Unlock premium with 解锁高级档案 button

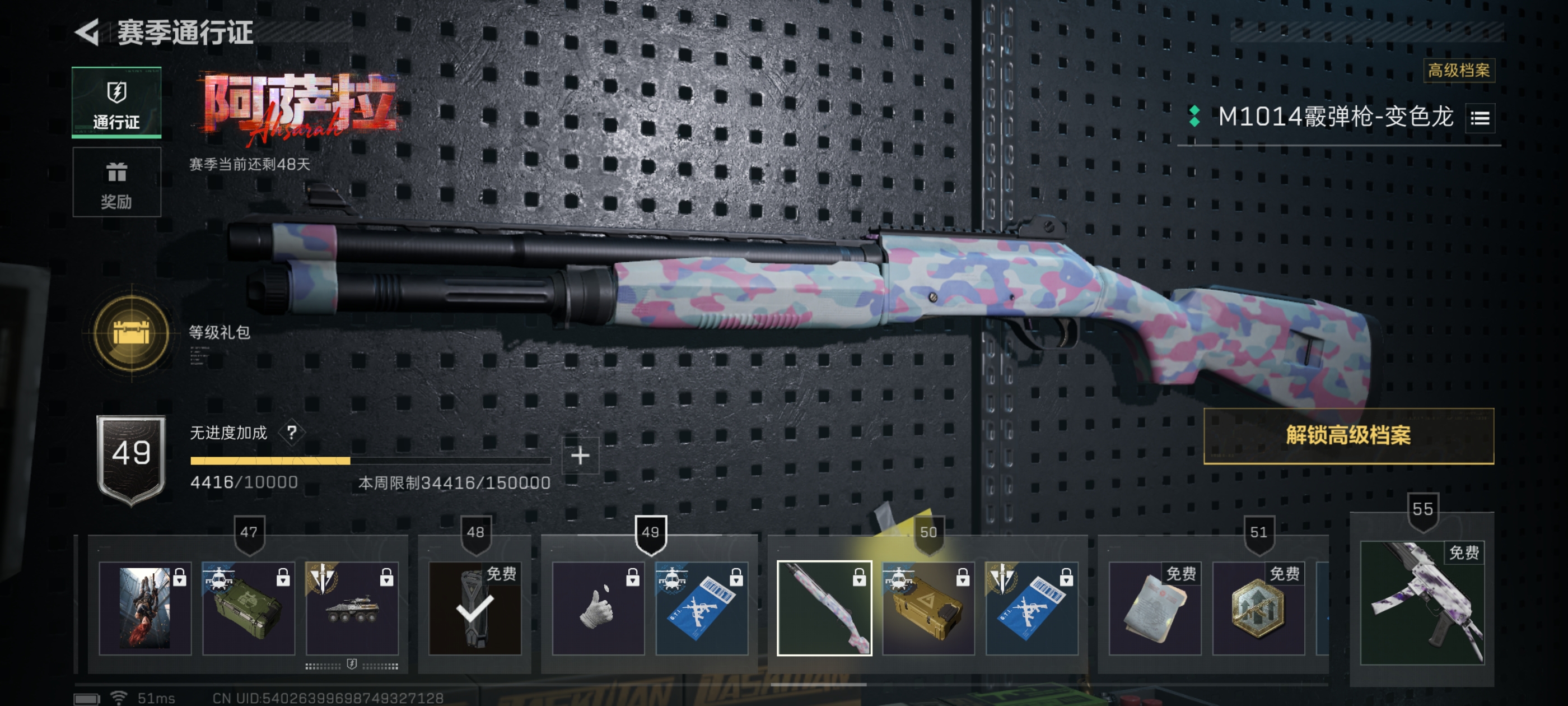1348,435
